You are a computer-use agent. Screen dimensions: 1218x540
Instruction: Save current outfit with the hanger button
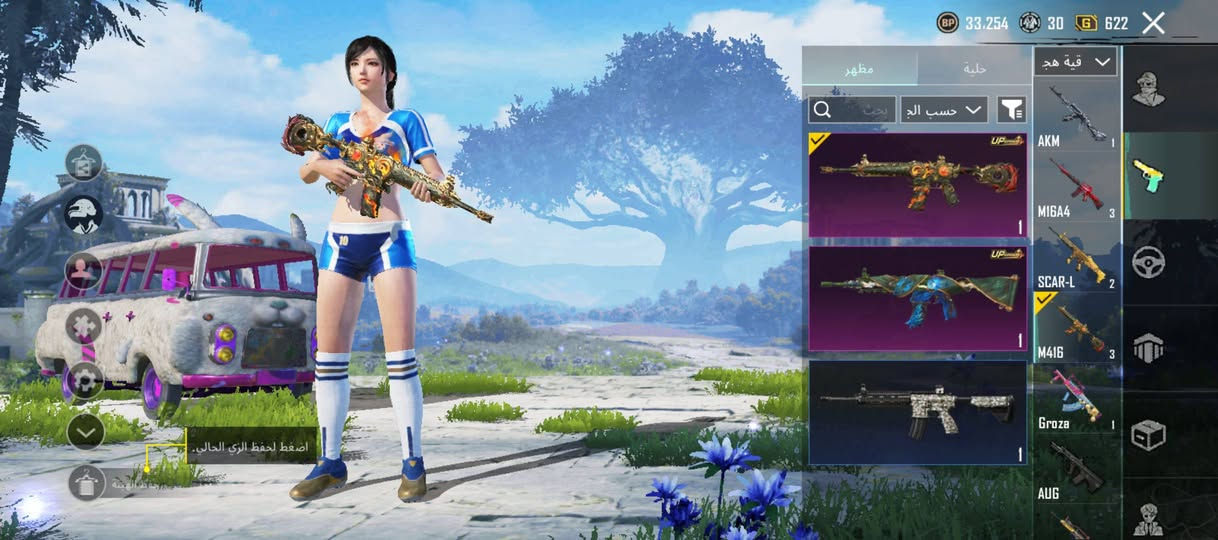(x=86, y=483)
